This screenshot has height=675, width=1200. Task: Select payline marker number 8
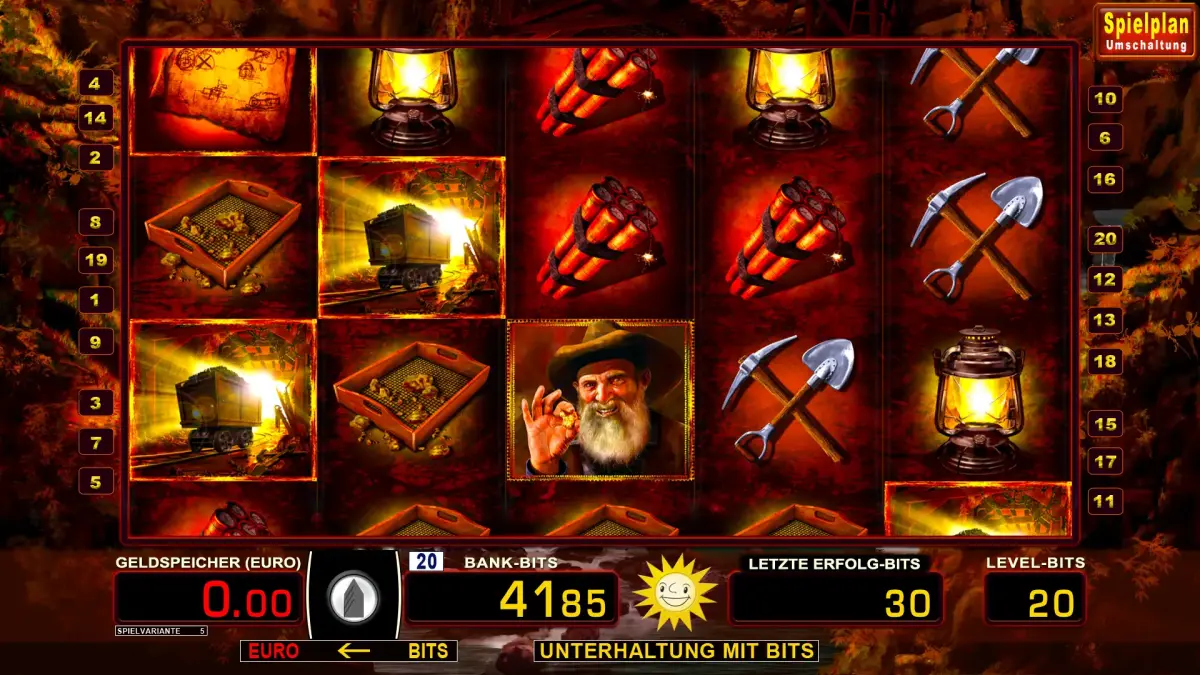(x=95, y=222)
